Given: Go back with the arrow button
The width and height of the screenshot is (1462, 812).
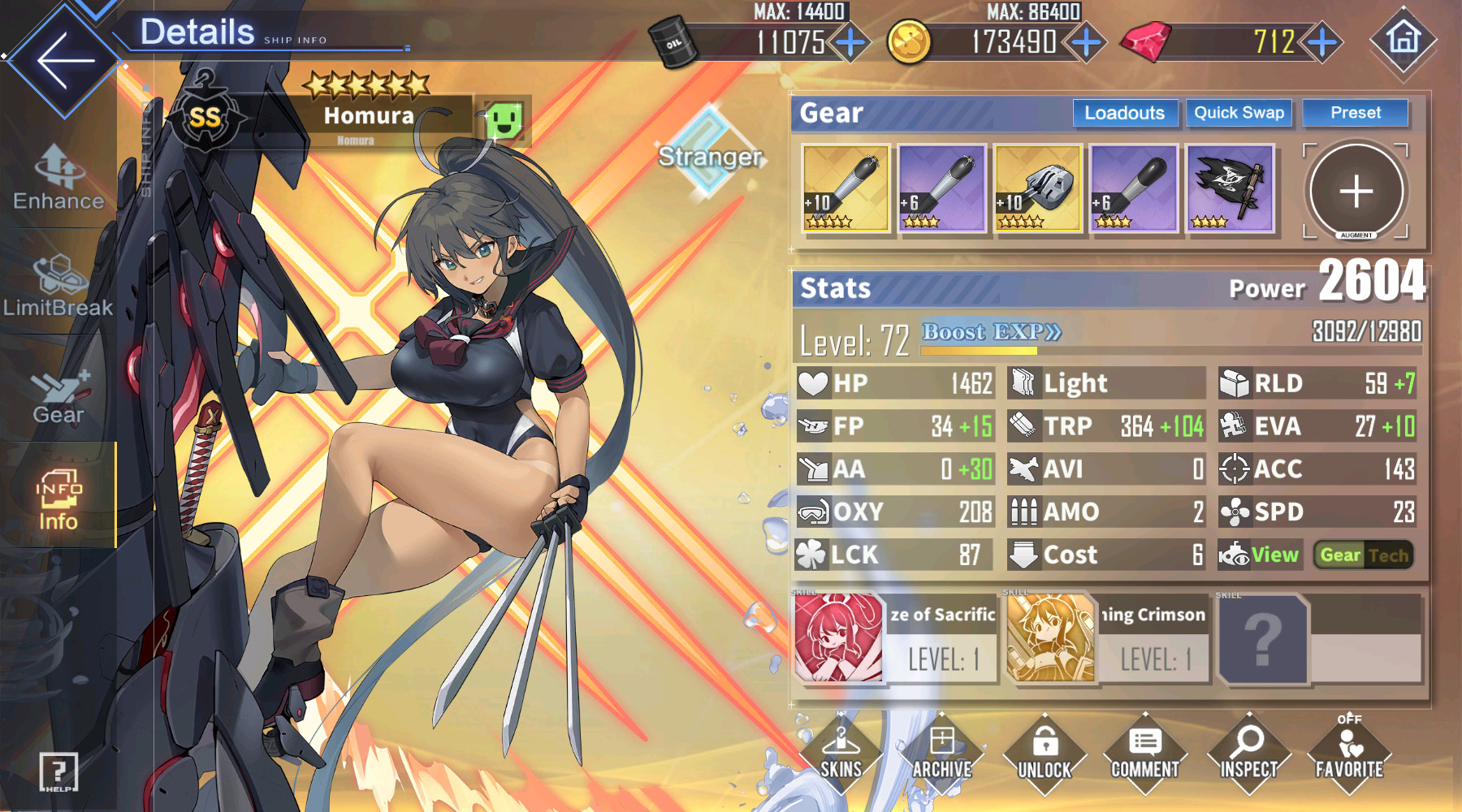Looking at the screenshot, I should coord(63,61).
